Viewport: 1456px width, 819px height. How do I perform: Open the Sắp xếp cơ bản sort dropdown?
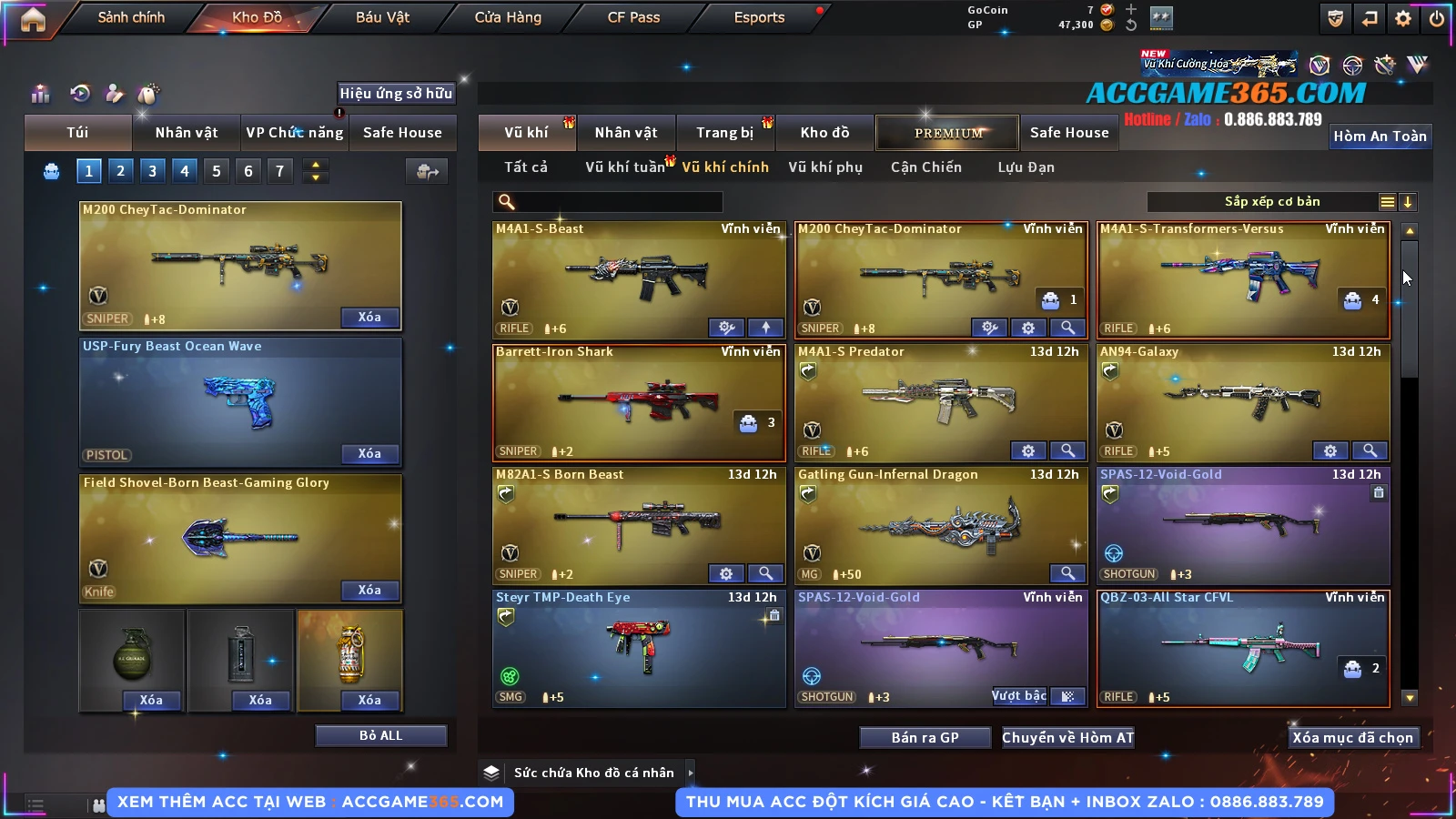coord(1271,202)
